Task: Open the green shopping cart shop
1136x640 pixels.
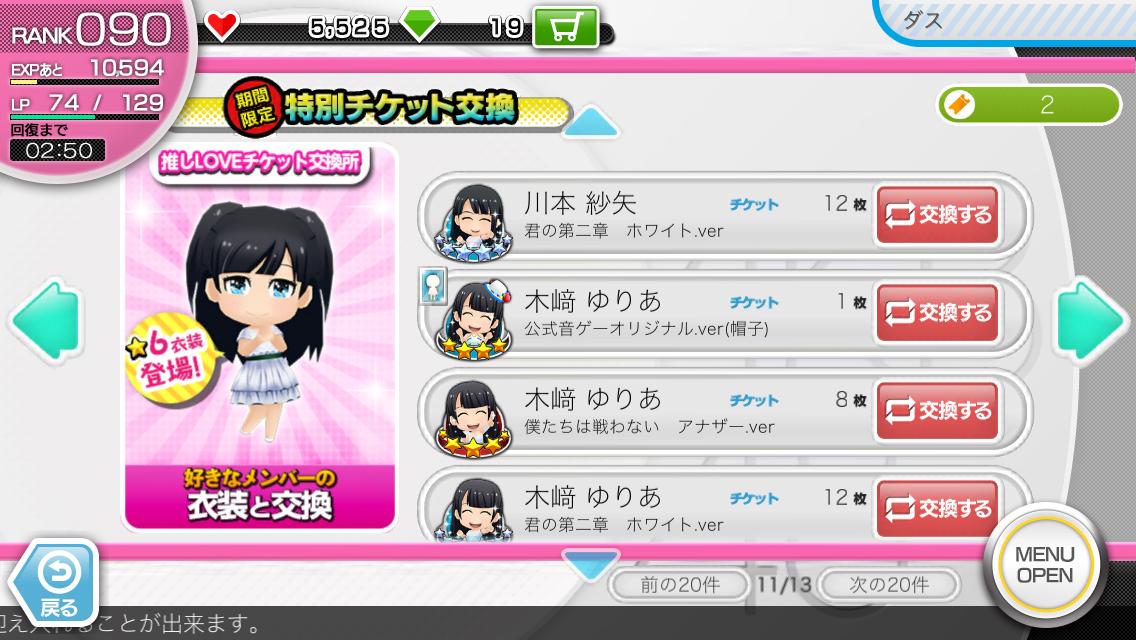Action: (x=565, y=27)
